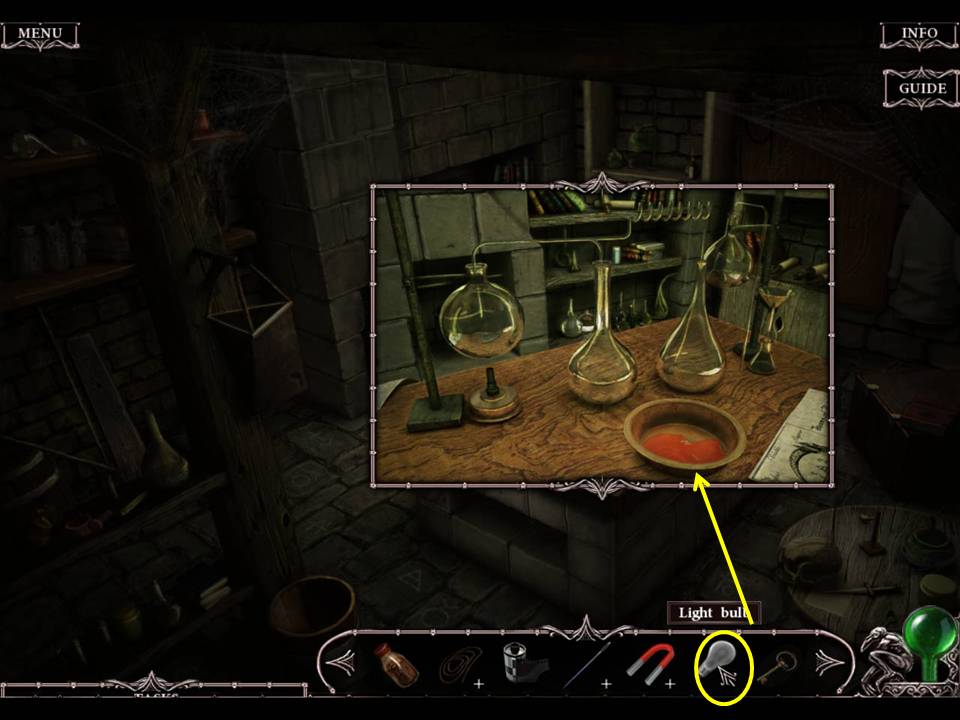This screenshot has height=720, width=960.
Task: Open the MENU button
Action: pos(40,35)
